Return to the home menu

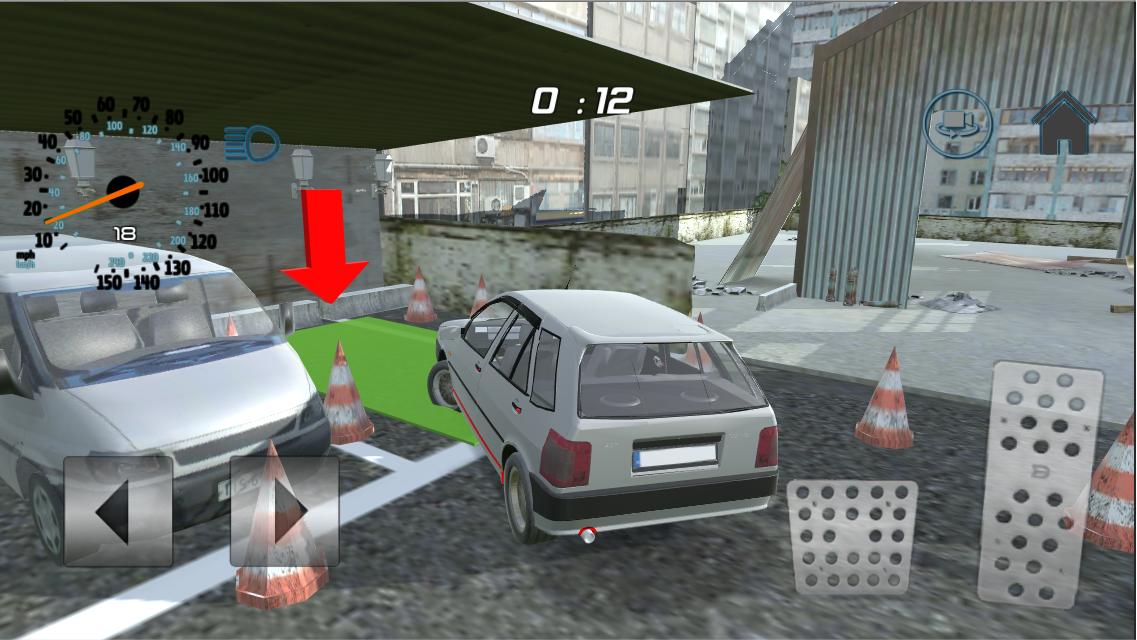point(1064,123)
